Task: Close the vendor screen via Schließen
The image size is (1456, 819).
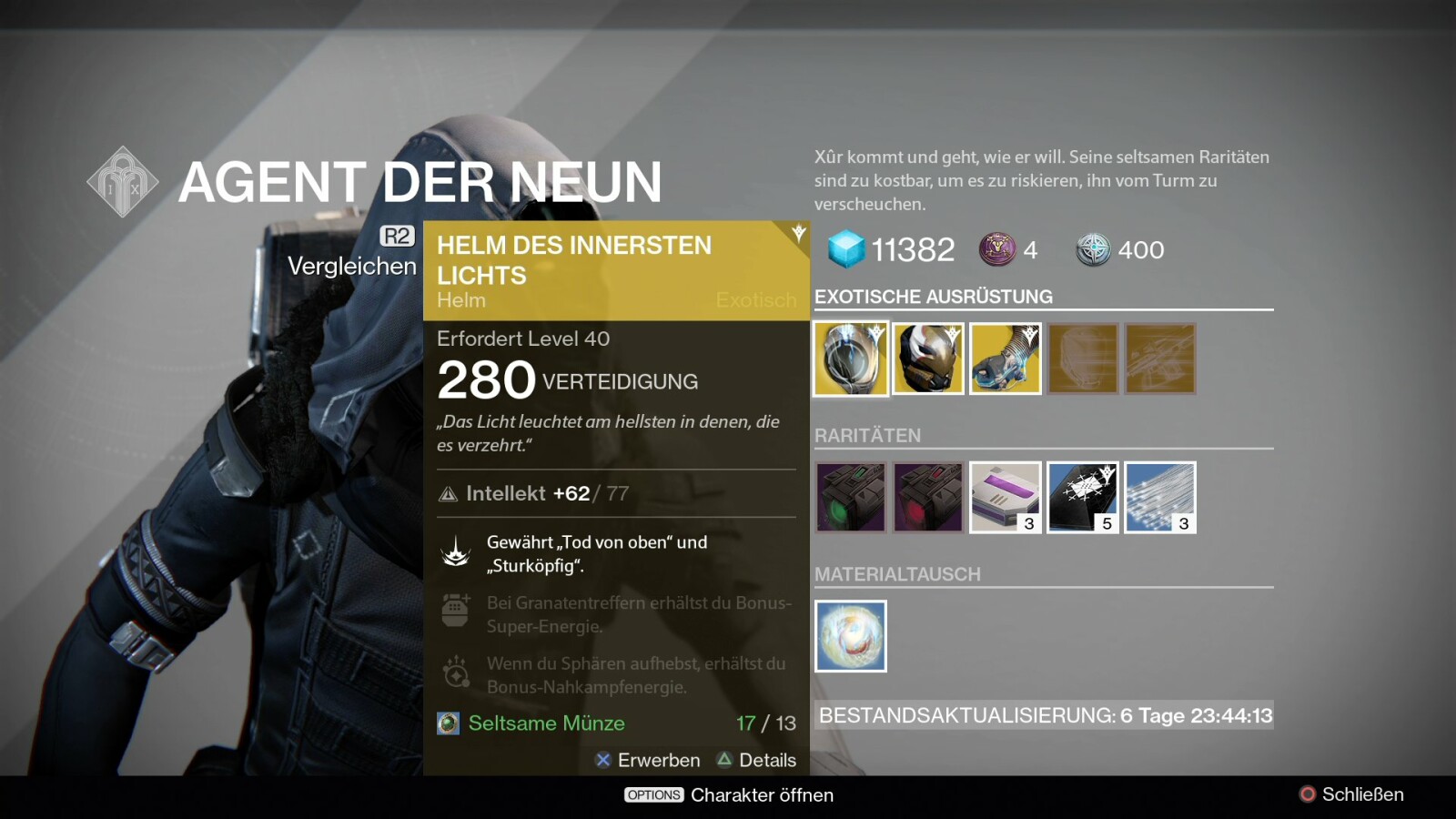Action: click(x=1351, y=794)
